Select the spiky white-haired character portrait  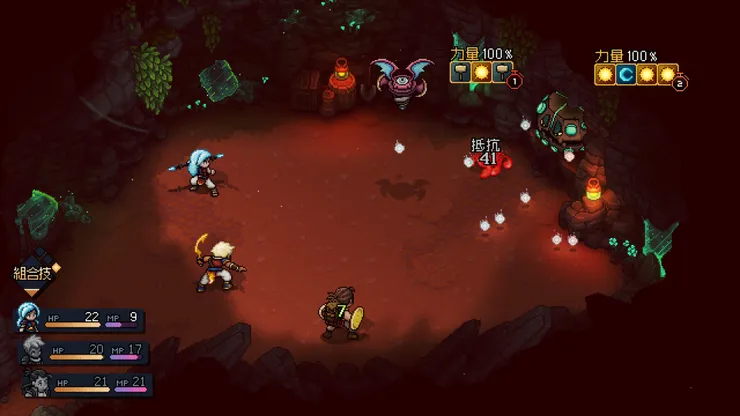coord(32,350)
